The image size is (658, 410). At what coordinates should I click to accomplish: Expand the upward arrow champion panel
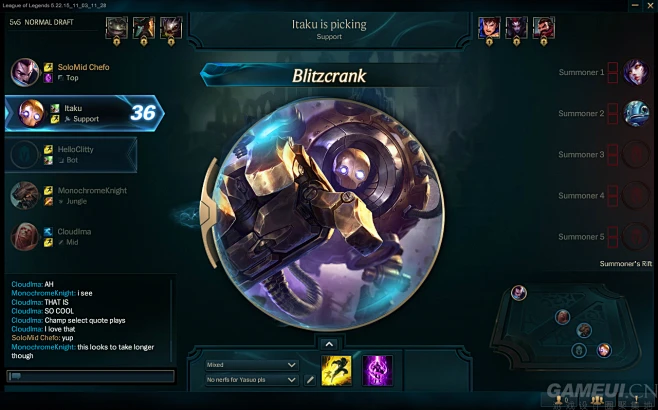329,344
